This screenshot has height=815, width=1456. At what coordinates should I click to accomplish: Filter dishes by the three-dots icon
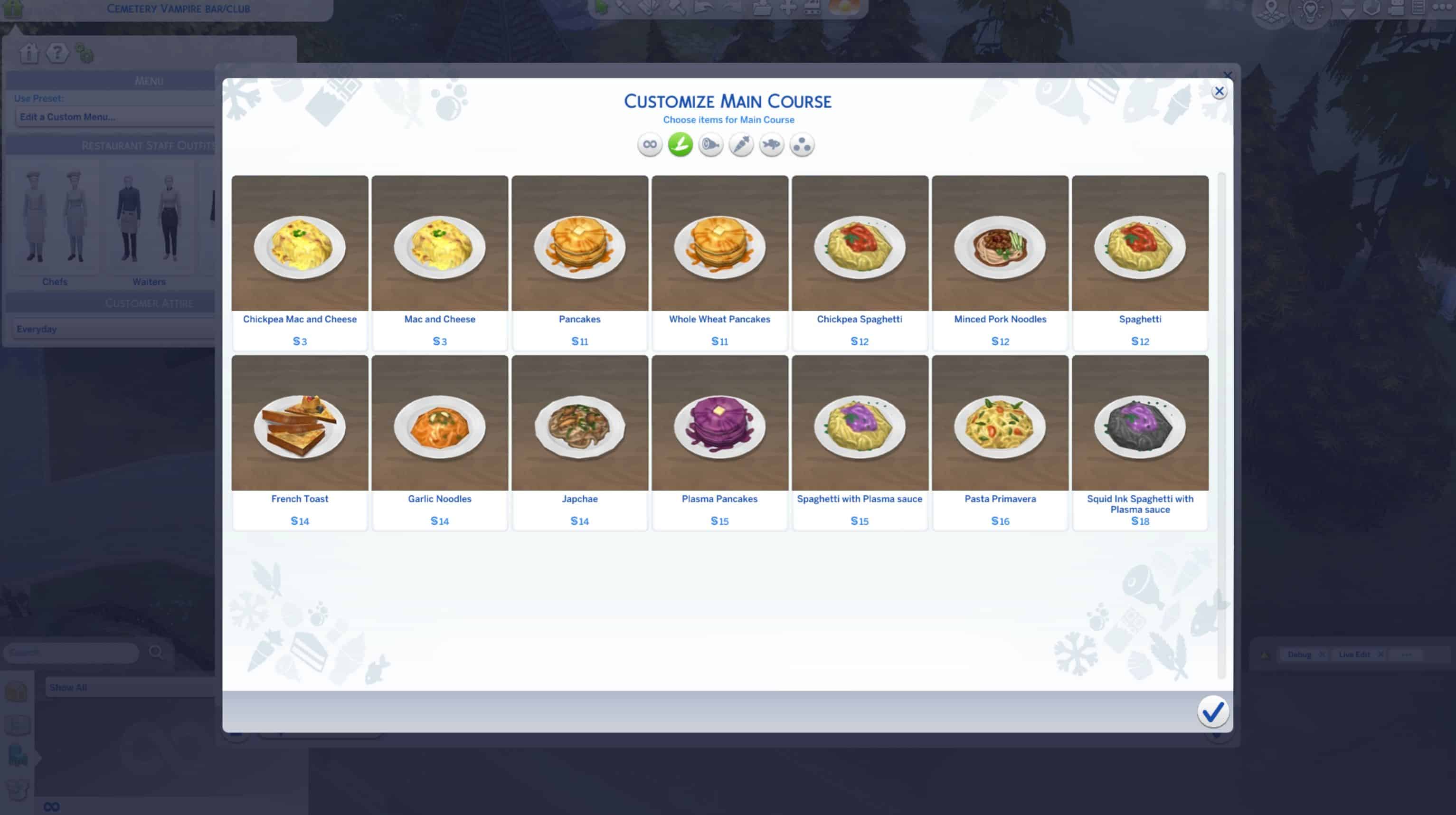802,145
